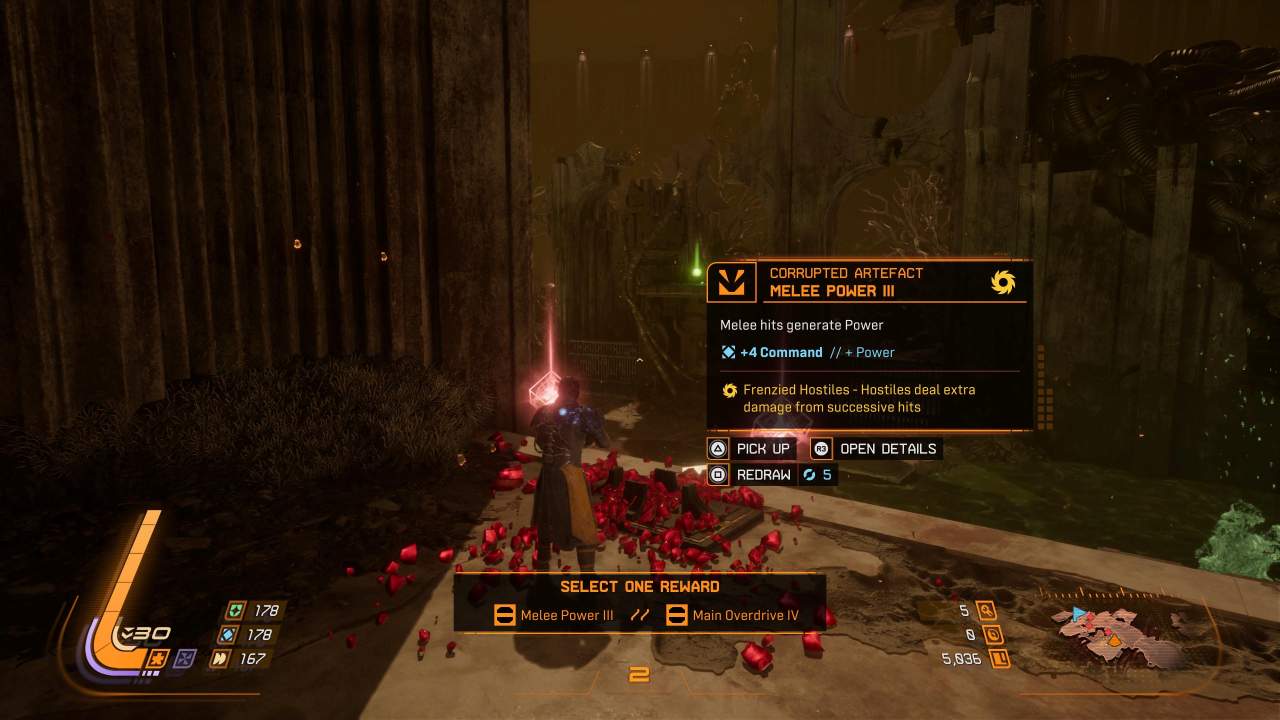The height and width of the screenshot is (720, 1280).
Task: Redraw the artefact reward
Action: click(751, 475)
